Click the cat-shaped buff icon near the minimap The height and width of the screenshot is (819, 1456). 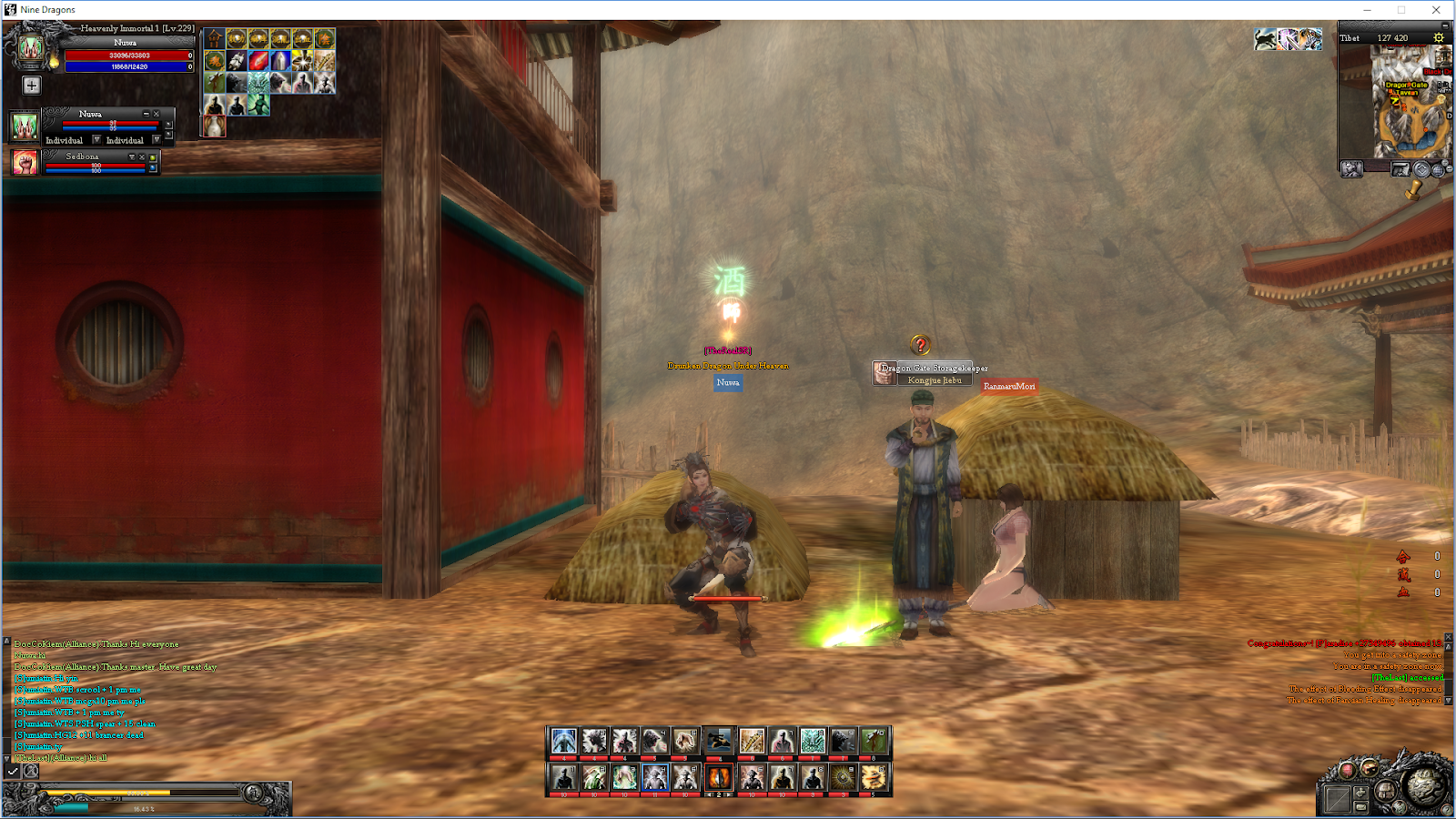(1265, 39)
